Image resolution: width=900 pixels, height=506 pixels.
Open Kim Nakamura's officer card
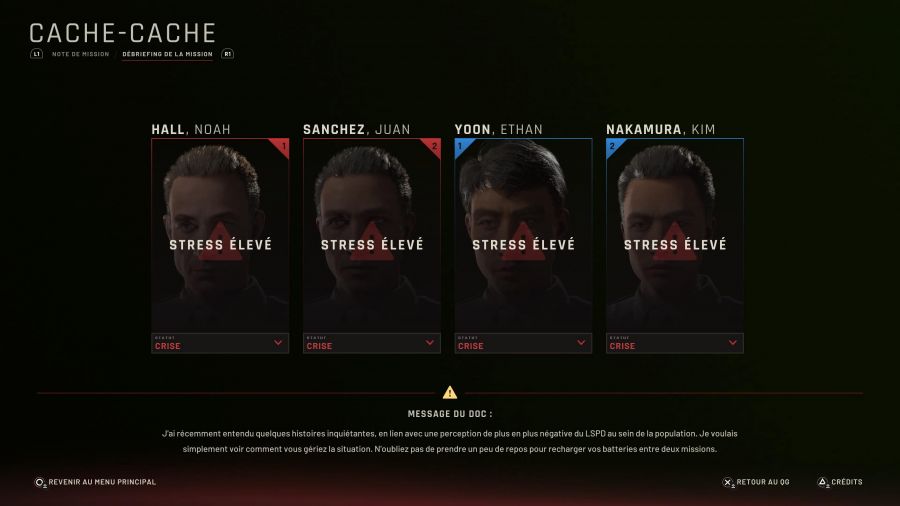click(675, 234)
